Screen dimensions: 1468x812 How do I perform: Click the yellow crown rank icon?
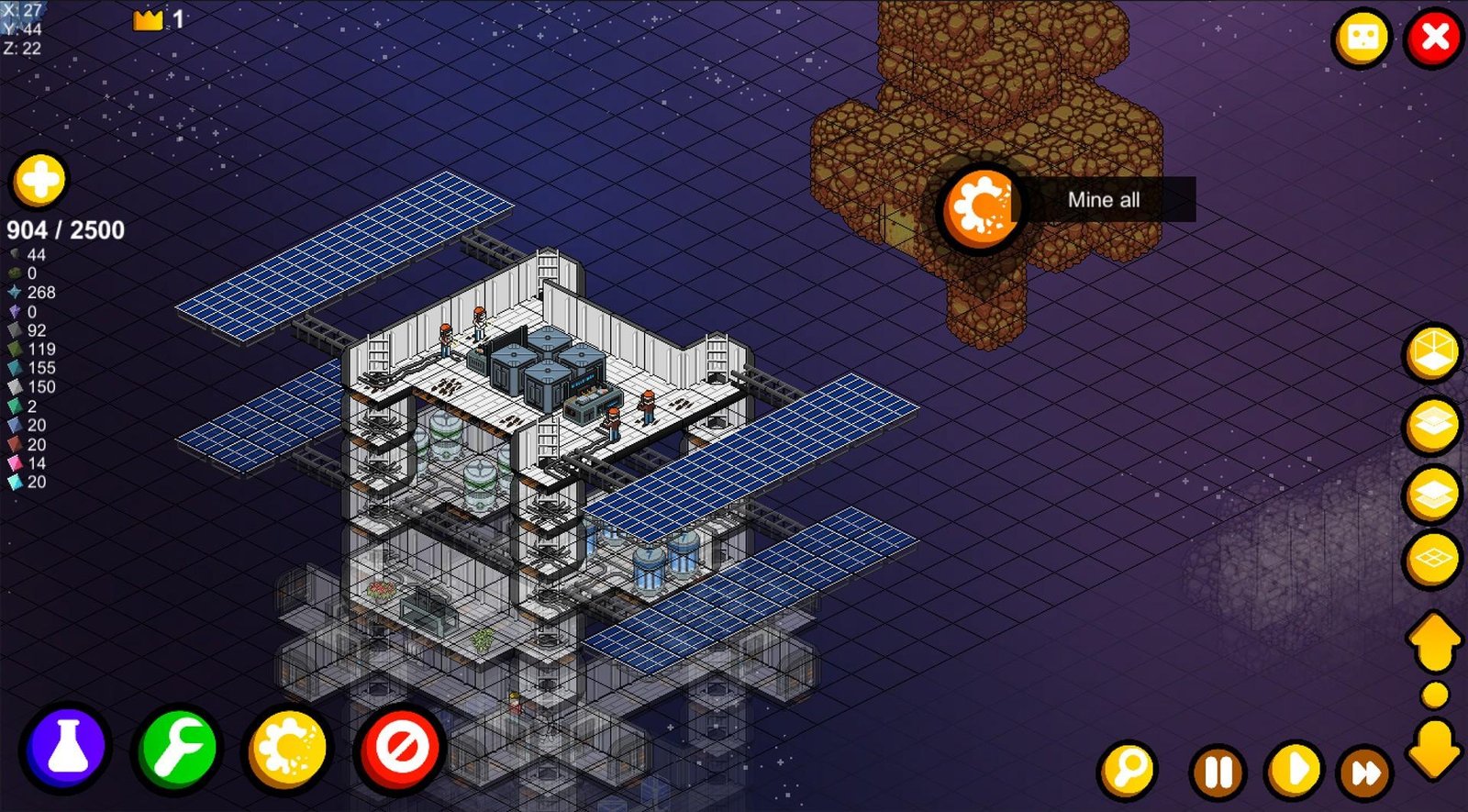point(147,18)
